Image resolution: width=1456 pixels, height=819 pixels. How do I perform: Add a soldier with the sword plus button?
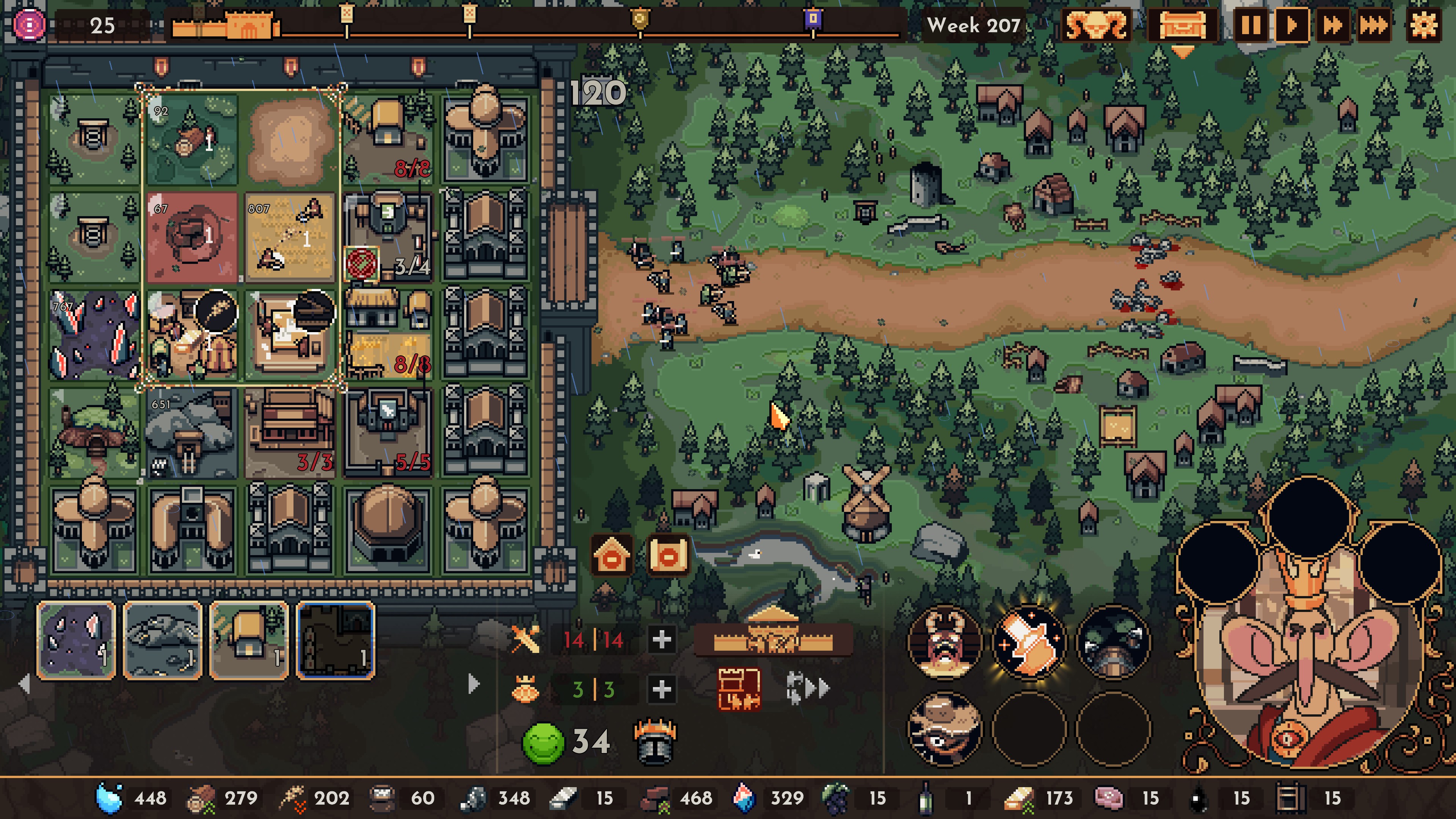[x=661, y=640]
